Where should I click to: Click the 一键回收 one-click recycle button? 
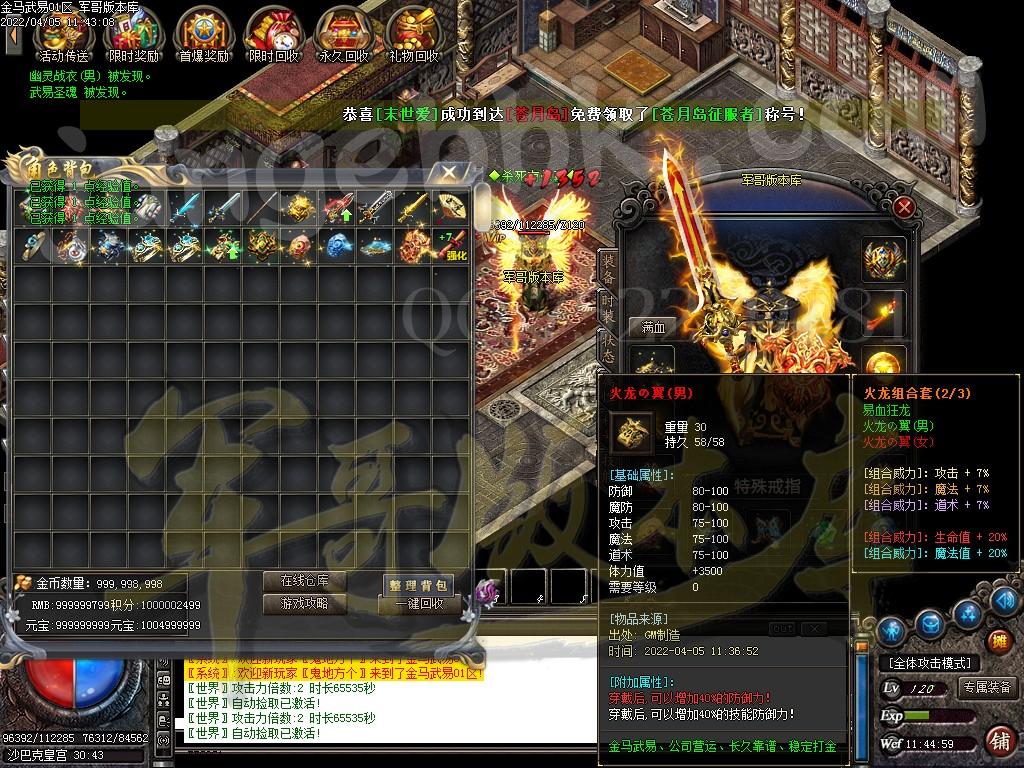[418, 605]
